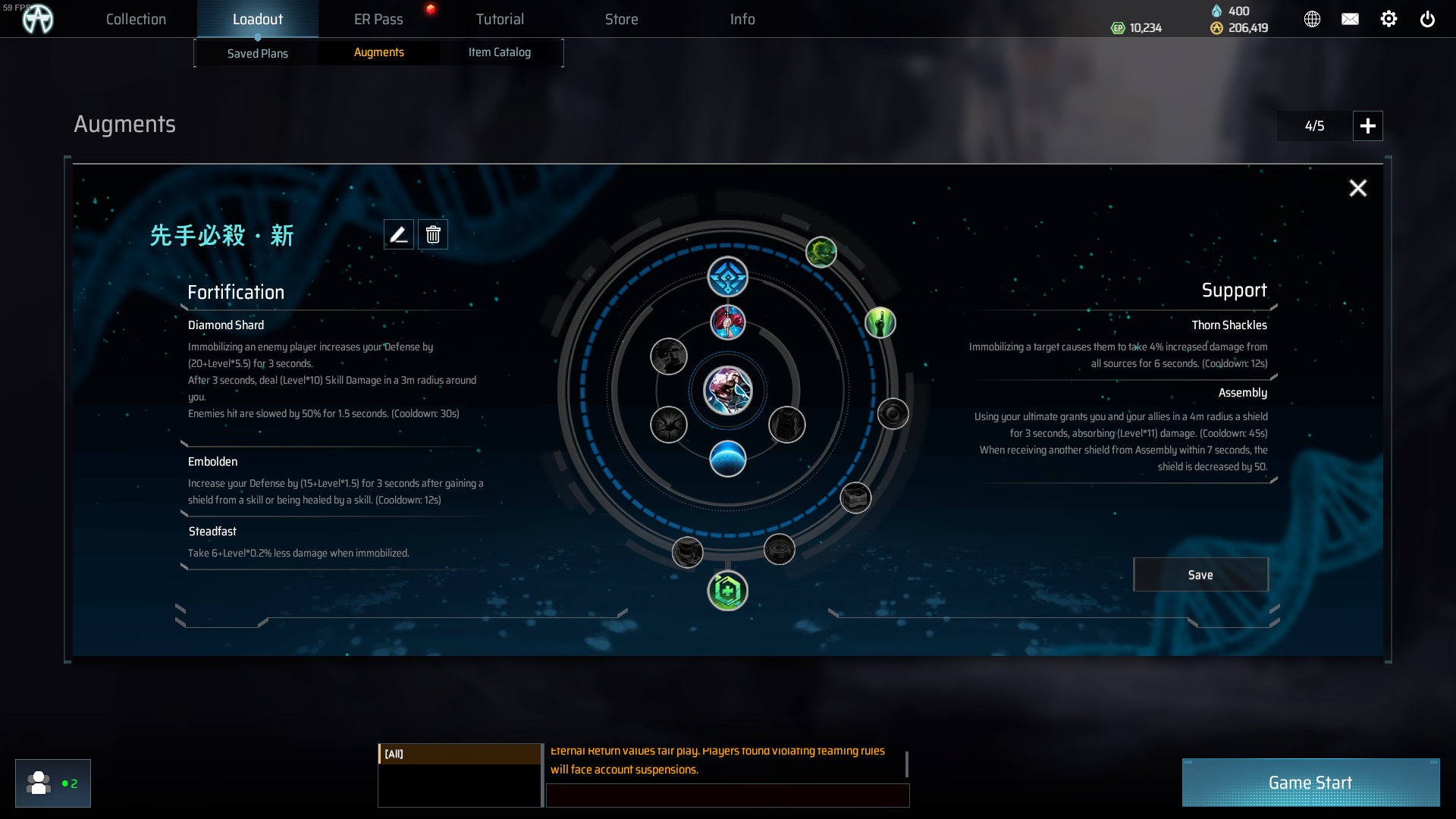Open the Collection menu

[x=136, y=20]
